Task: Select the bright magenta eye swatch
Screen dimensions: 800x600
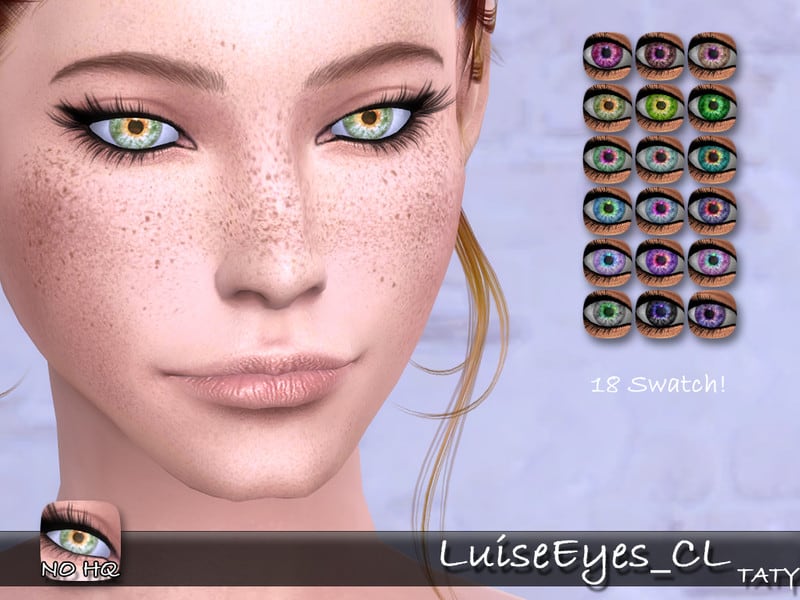Action: coord(608,56)
